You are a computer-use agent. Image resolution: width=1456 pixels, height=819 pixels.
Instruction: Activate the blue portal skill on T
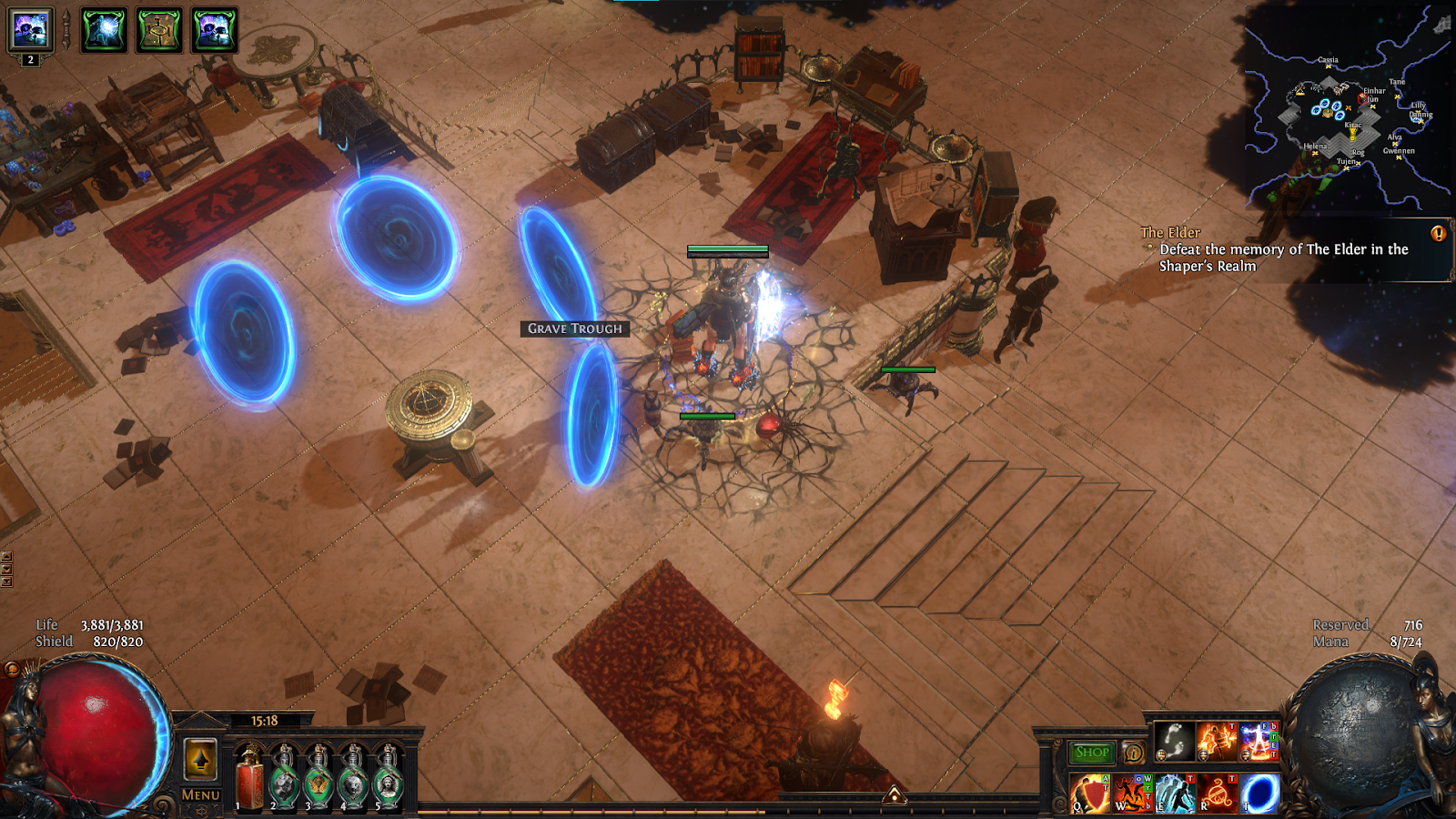point(1260,794)
